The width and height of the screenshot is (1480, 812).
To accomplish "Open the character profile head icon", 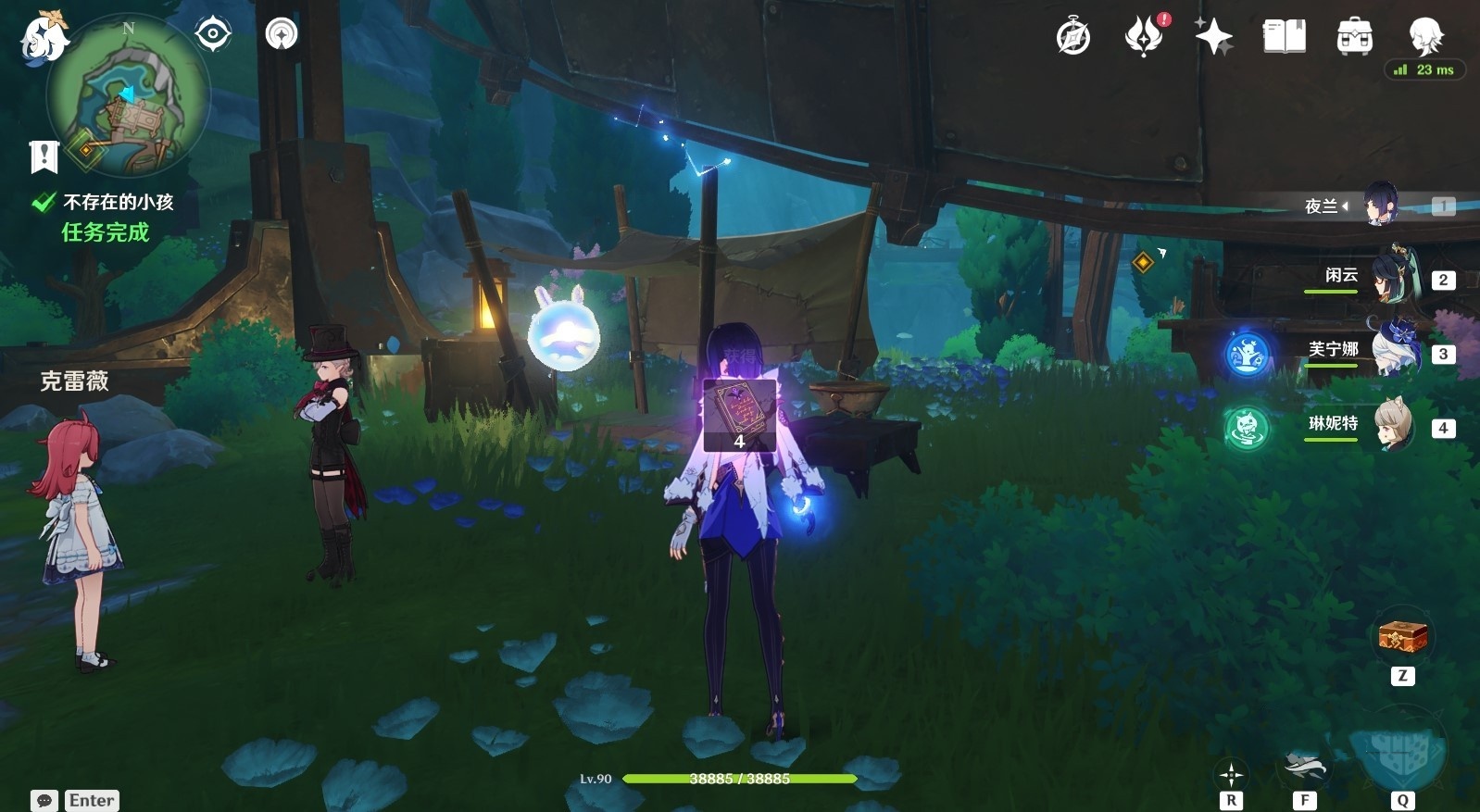I will click(x=1424, y=37).
